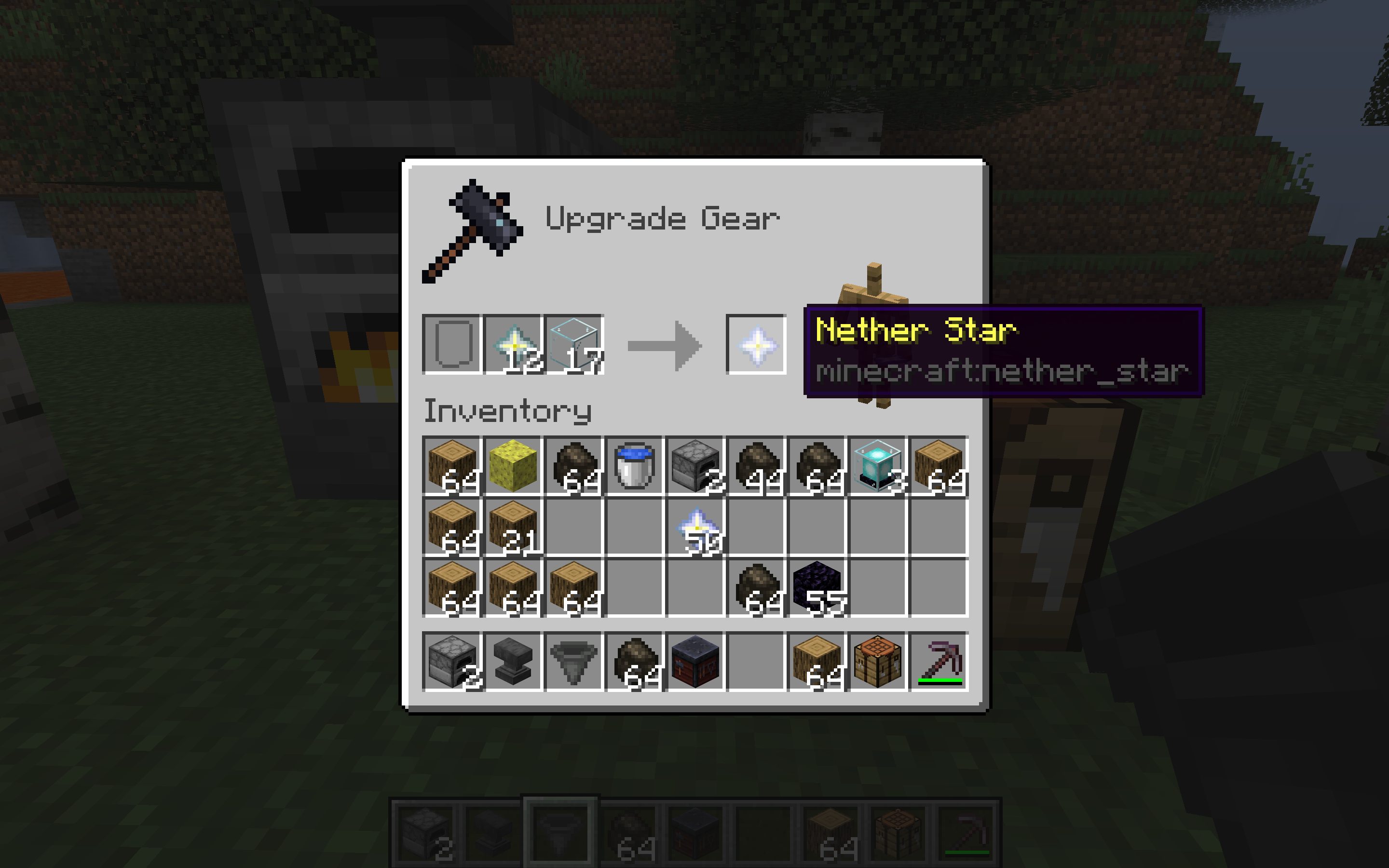This screenshot has width=1389, height=868.
Task: Grab the stack of 3 beacons
Action: point(877,465)
